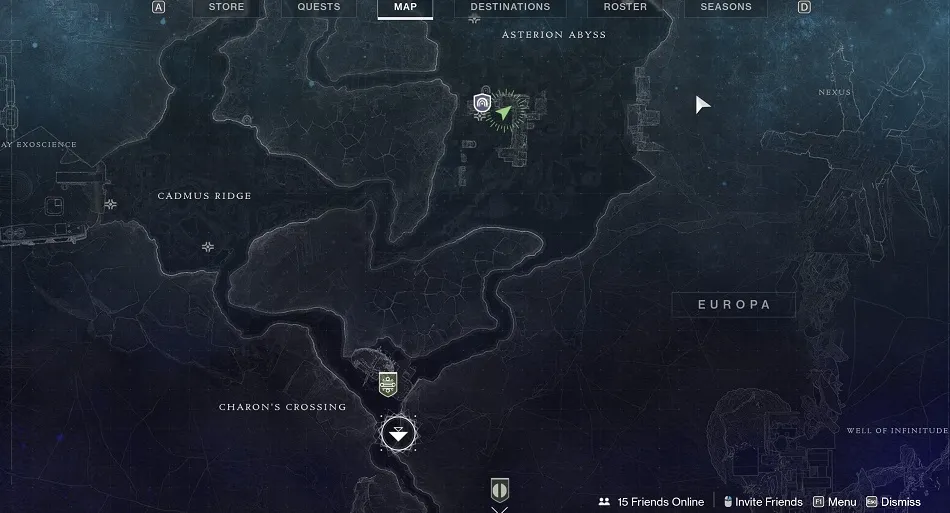Select the Charon's Crossing landing zone marker
The width and height of the screenshot is (950, 513).
(x=398, y=433)
